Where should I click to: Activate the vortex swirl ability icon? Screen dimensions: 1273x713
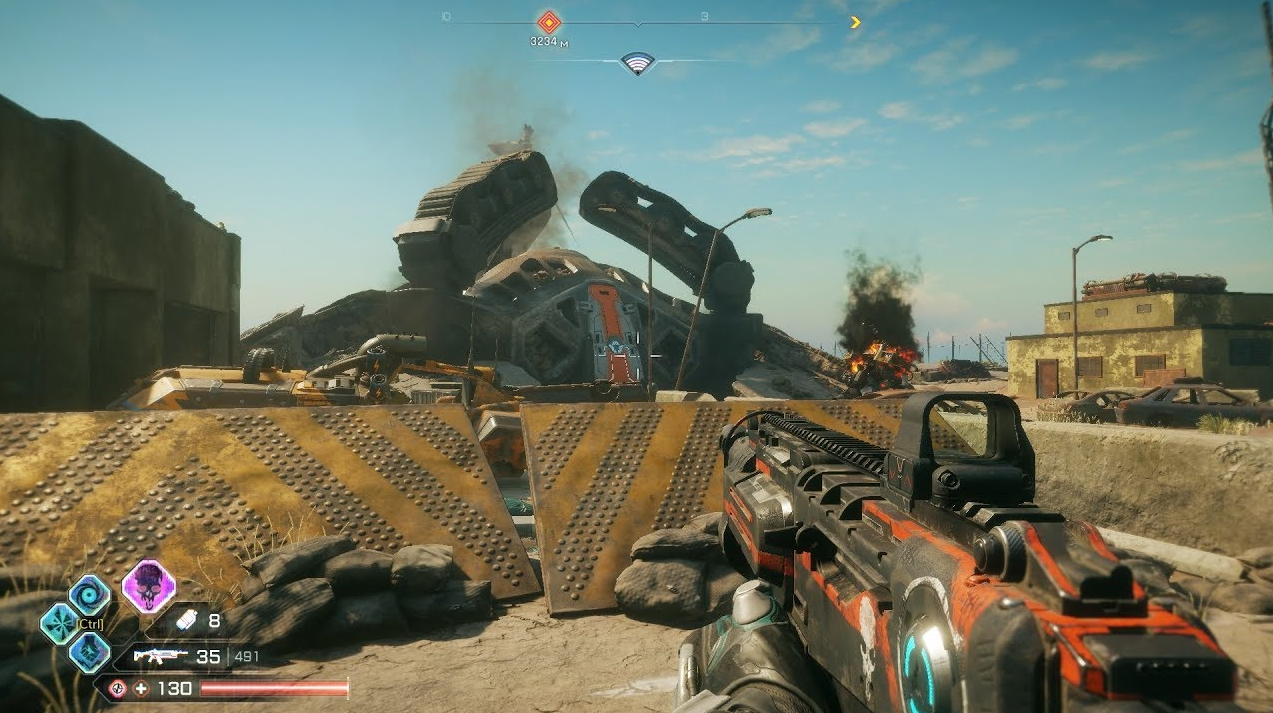click(x=90, y=595)
